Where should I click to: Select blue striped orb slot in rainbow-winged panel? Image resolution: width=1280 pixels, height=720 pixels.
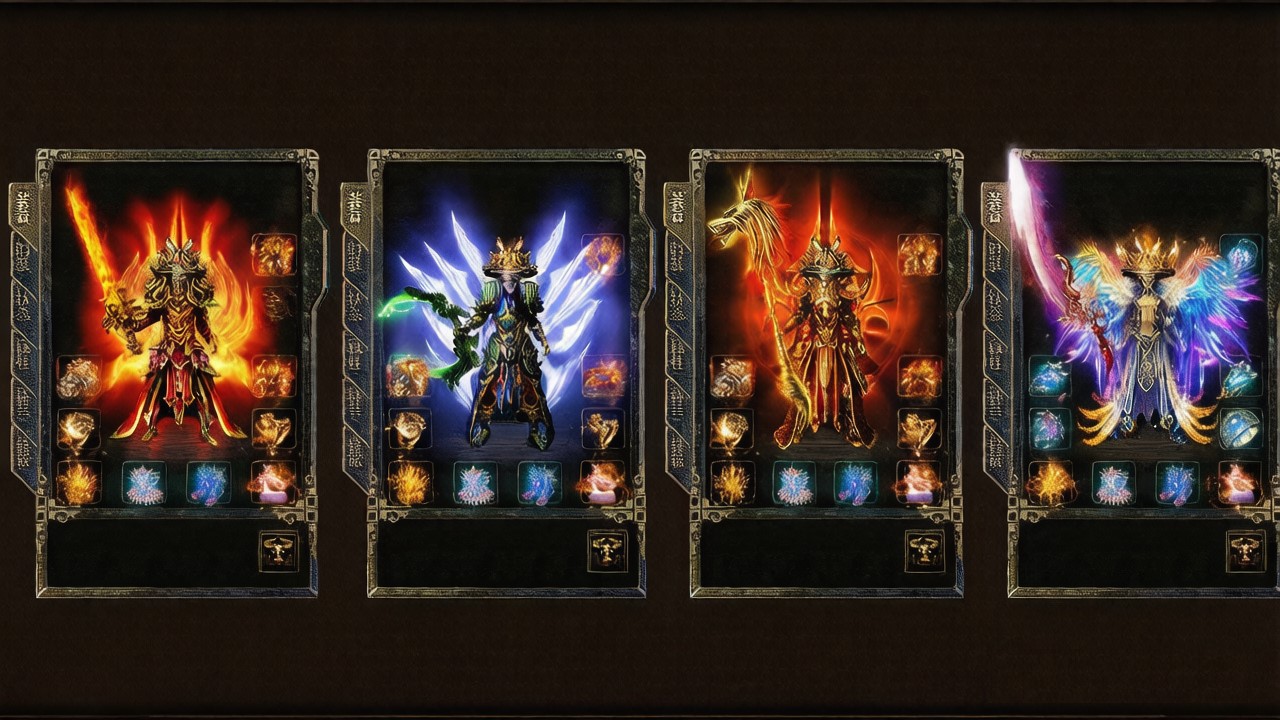(1240, 429)
